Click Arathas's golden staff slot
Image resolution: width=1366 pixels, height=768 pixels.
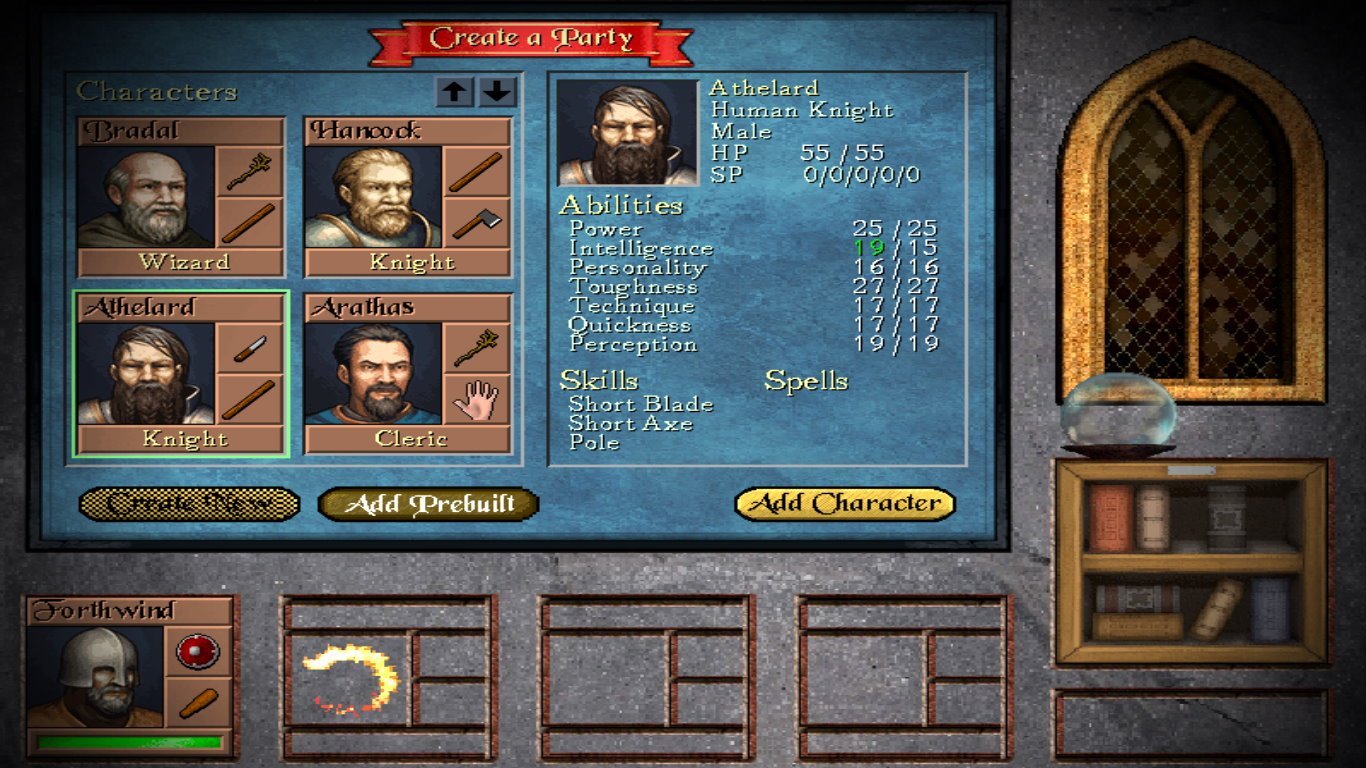pyautogui.click(x=476, y=348)
